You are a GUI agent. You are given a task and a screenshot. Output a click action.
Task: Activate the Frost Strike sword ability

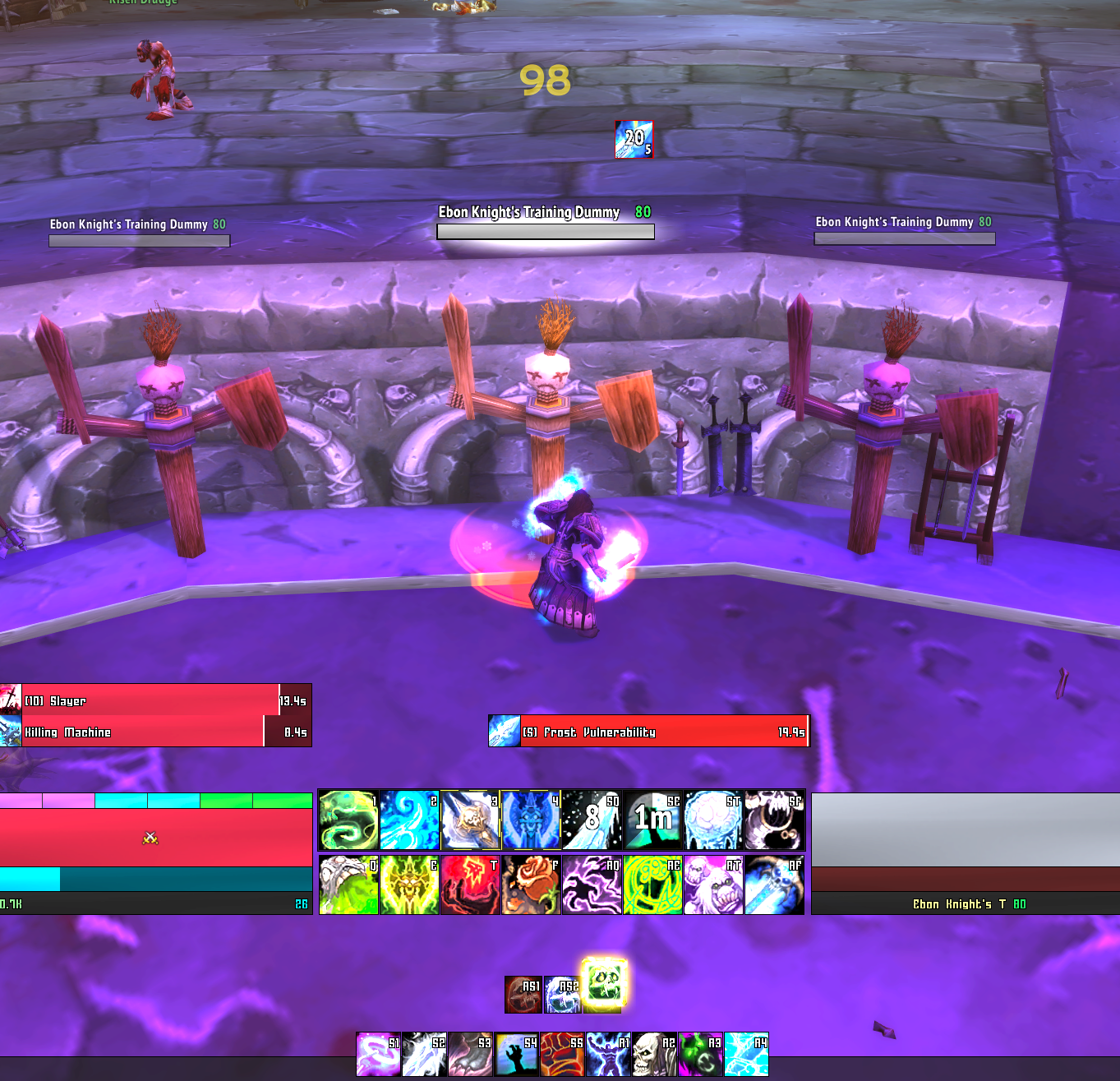click(470, 820)
